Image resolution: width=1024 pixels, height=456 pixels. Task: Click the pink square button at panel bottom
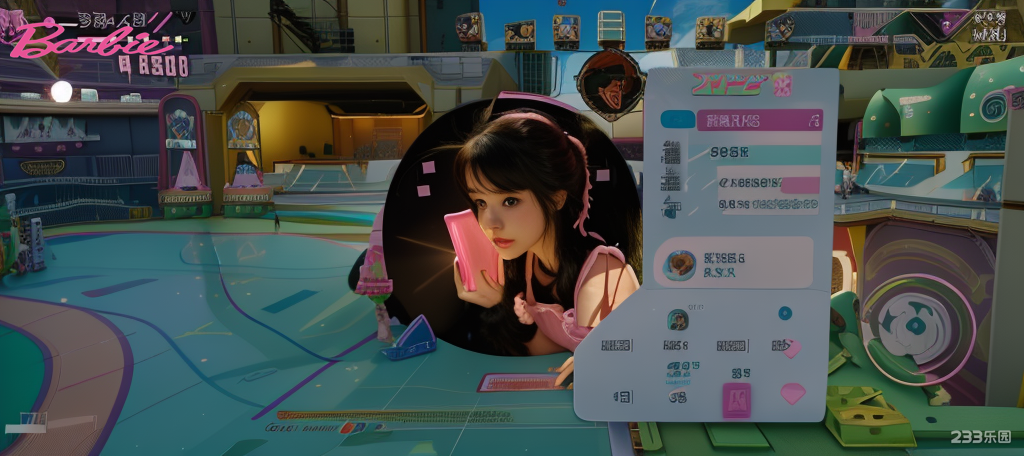(x=736, y=398)
